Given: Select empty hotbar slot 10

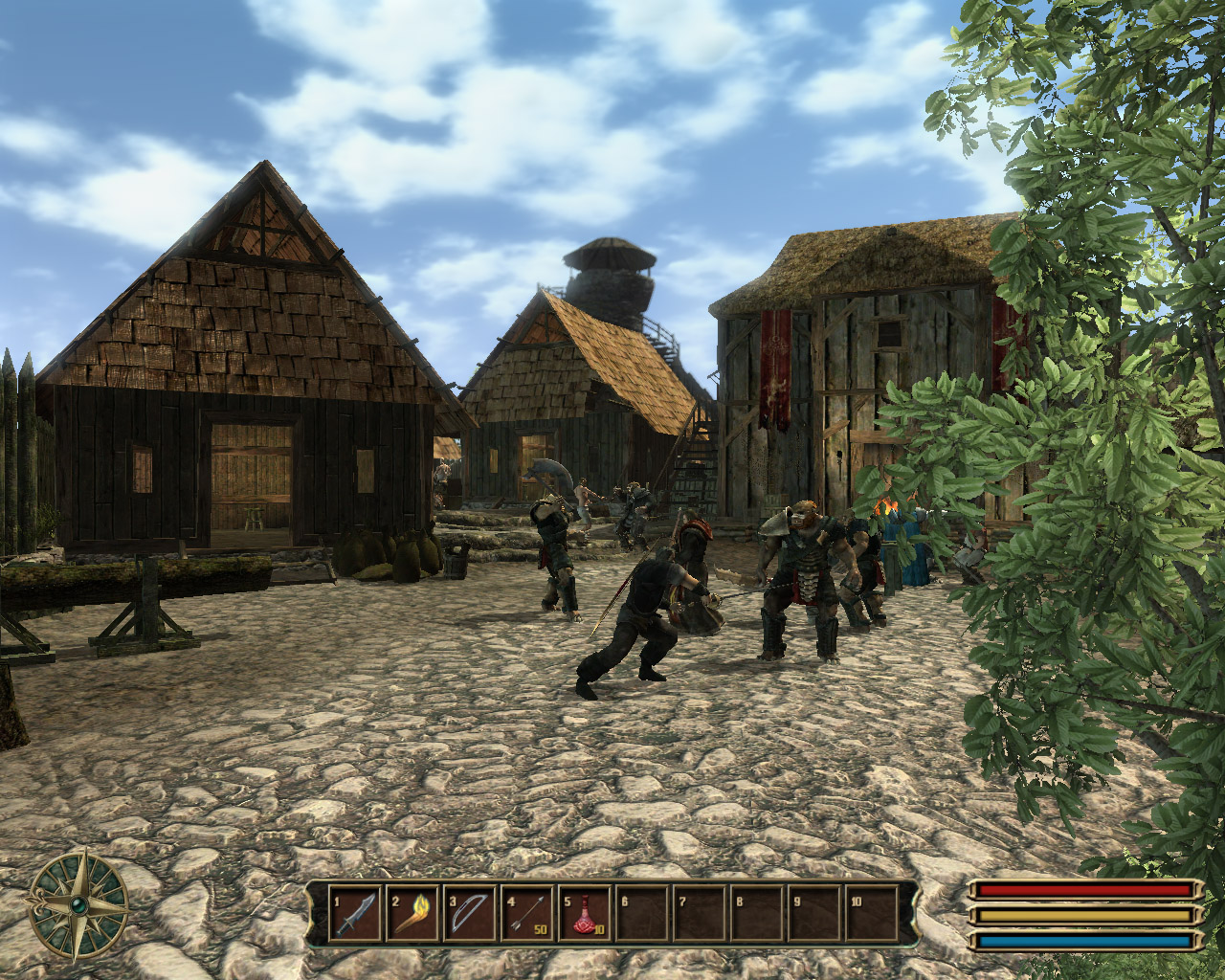Looking at the screenshot, I should pyautogui.click(x=872, y=914).
